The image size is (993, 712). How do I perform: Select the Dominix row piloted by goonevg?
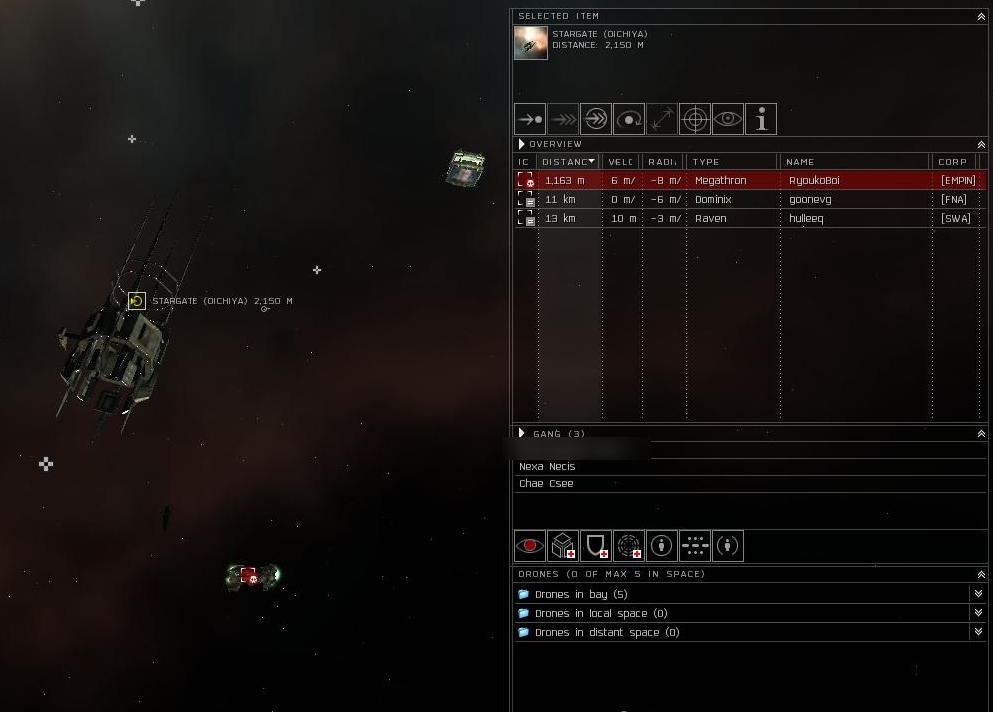pyautogui.click(x=750, y=200)
